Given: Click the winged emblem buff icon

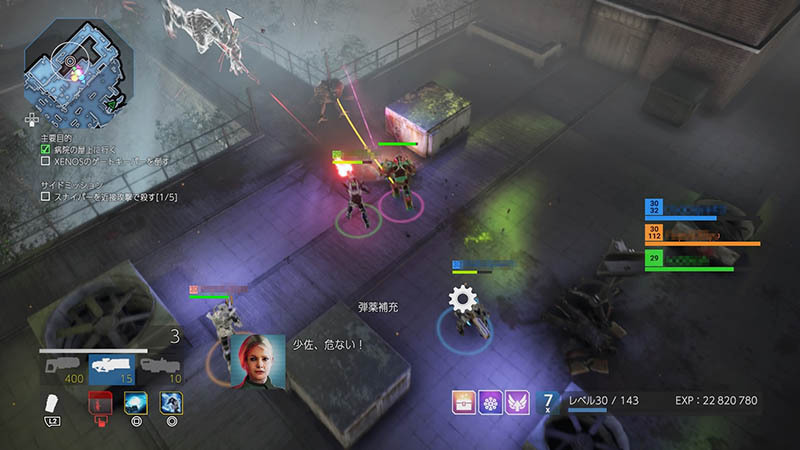Looking at the screenshot, I should pyautogui.click(x=517, y=403).
